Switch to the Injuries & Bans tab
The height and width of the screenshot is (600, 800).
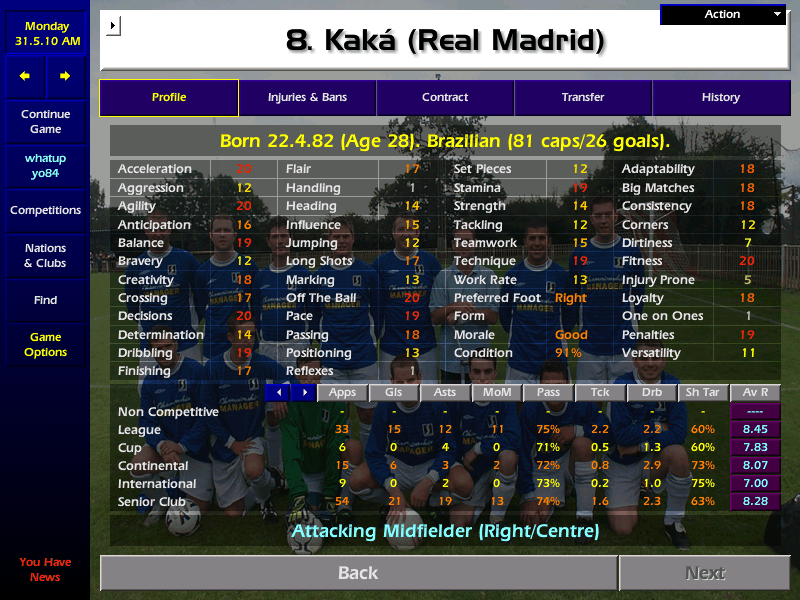pos(307,98)
